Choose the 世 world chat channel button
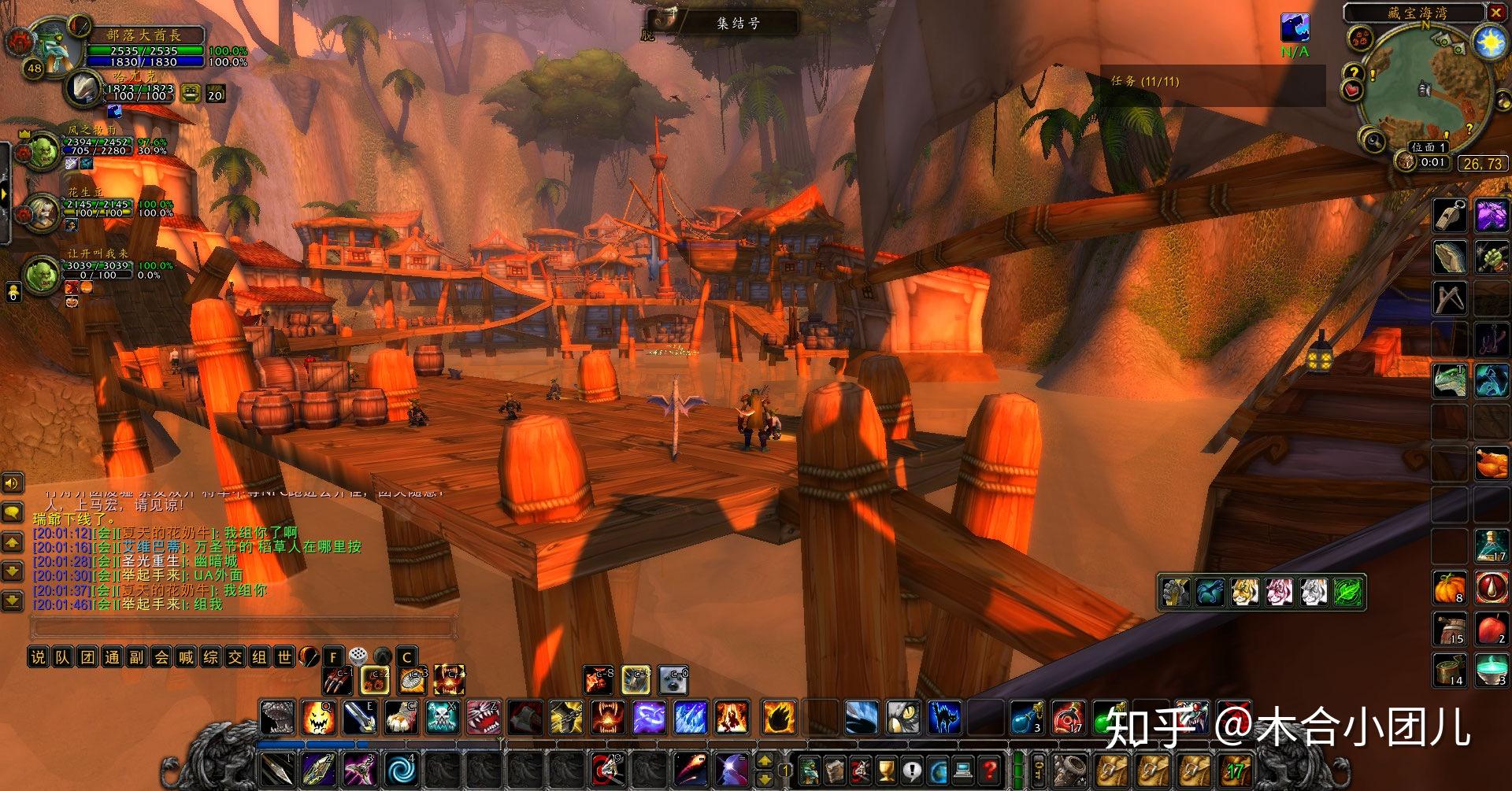Screen dimensions: 1512x791 283,657
